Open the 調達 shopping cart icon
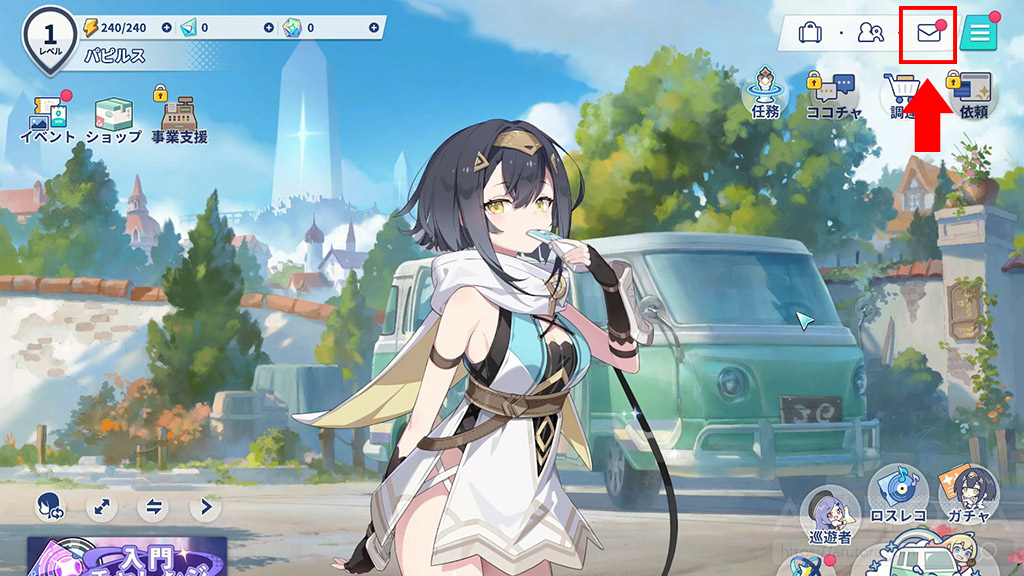This screenshot has width=1024, height=576. pos(900,97)
